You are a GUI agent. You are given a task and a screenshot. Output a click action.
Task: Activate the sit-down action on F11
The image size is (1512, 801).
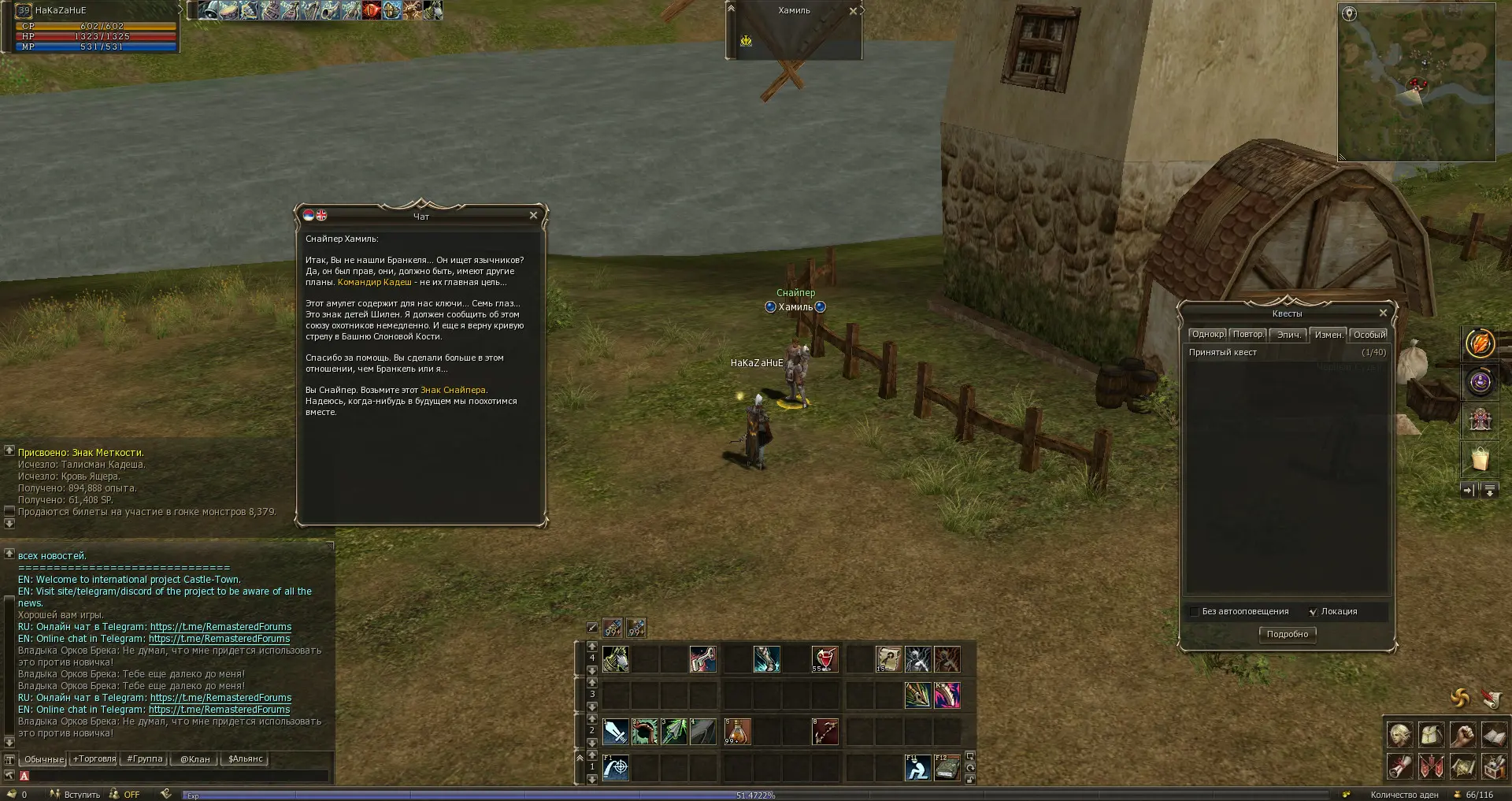tap(917, 767)
